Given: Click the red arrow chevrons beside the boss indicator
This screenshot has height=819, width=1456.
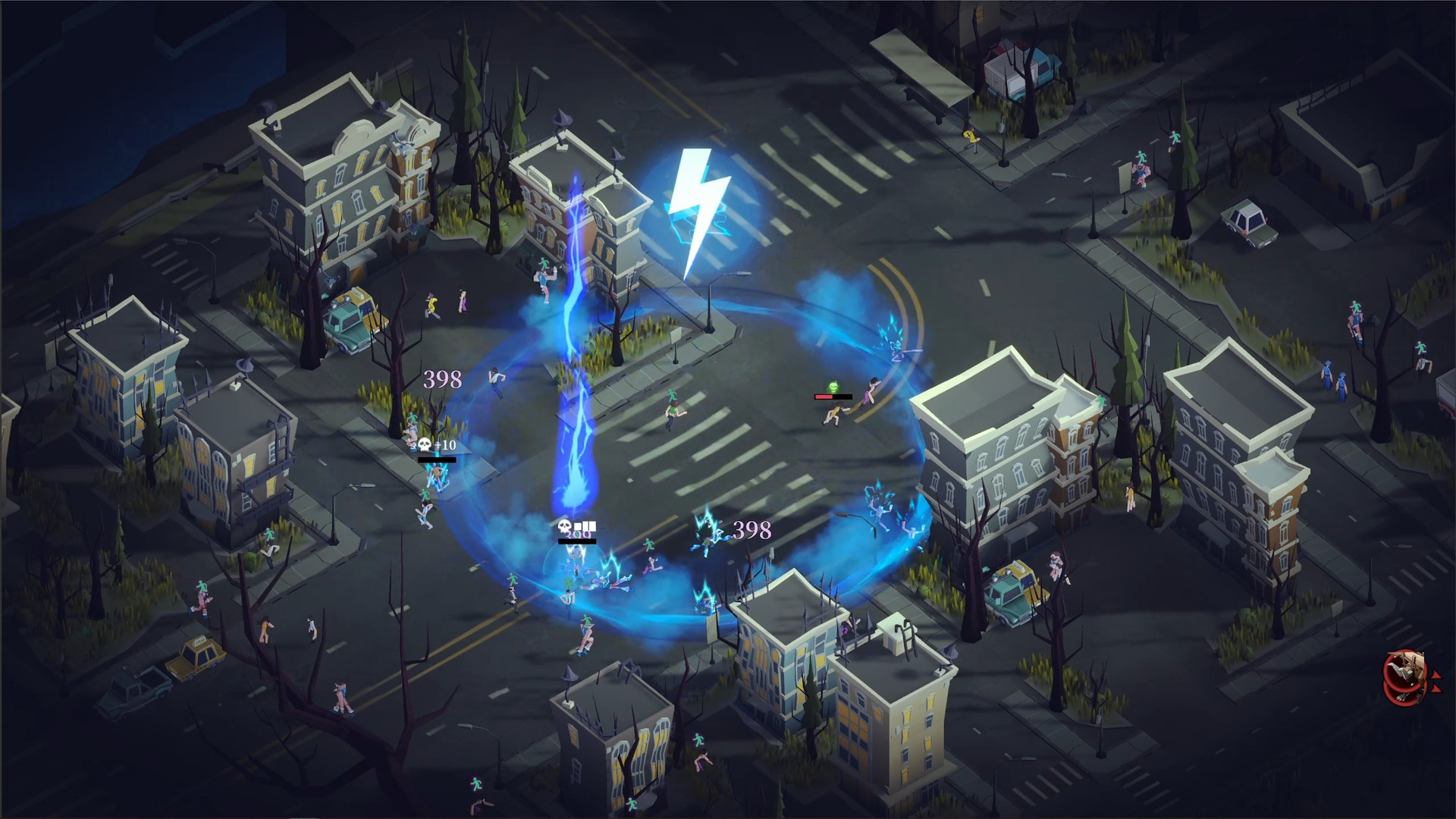Looking at the screenshot, I should tap(1437, 681).
